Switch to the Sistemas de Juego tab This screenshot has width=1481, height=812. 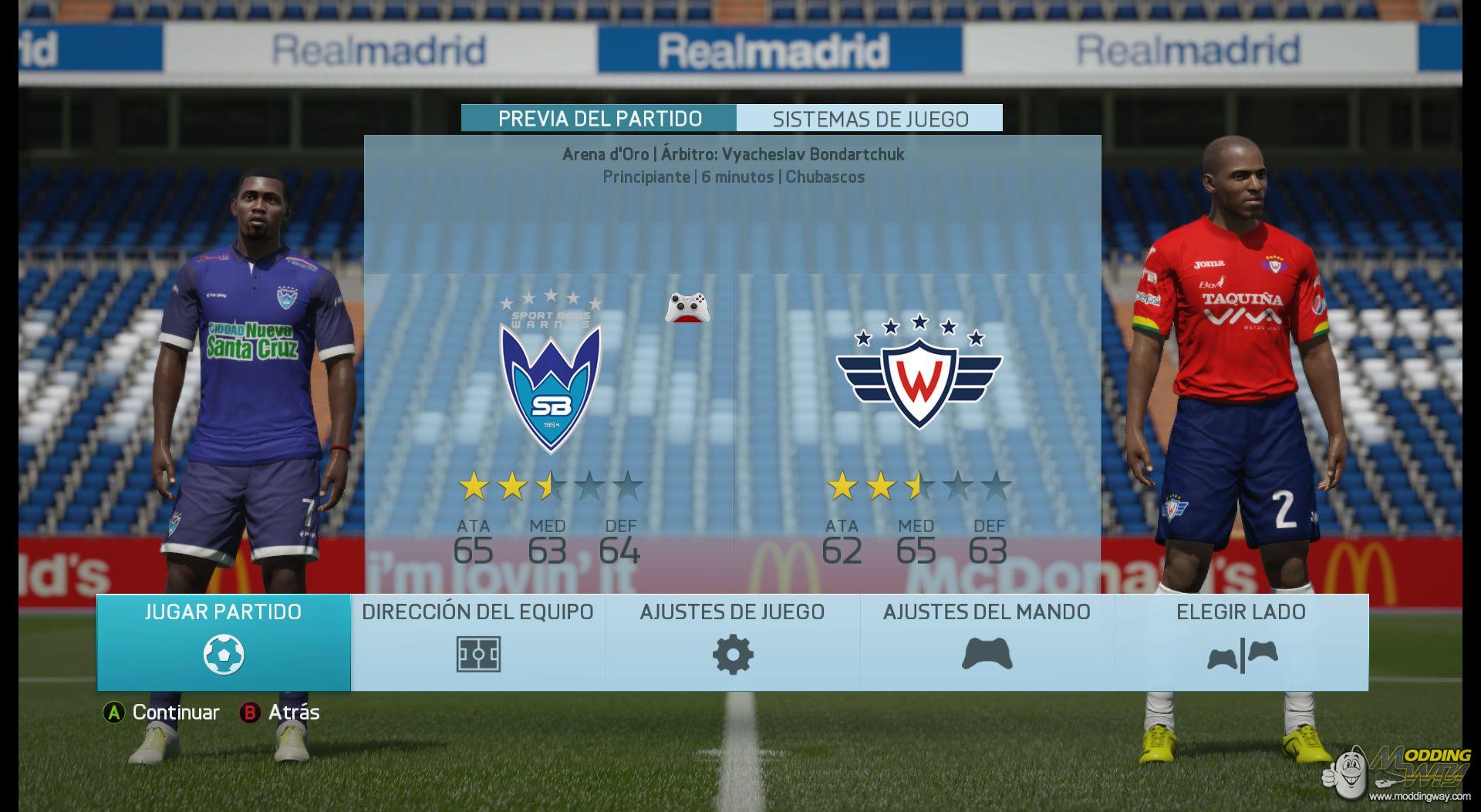(x=870, y=119)
